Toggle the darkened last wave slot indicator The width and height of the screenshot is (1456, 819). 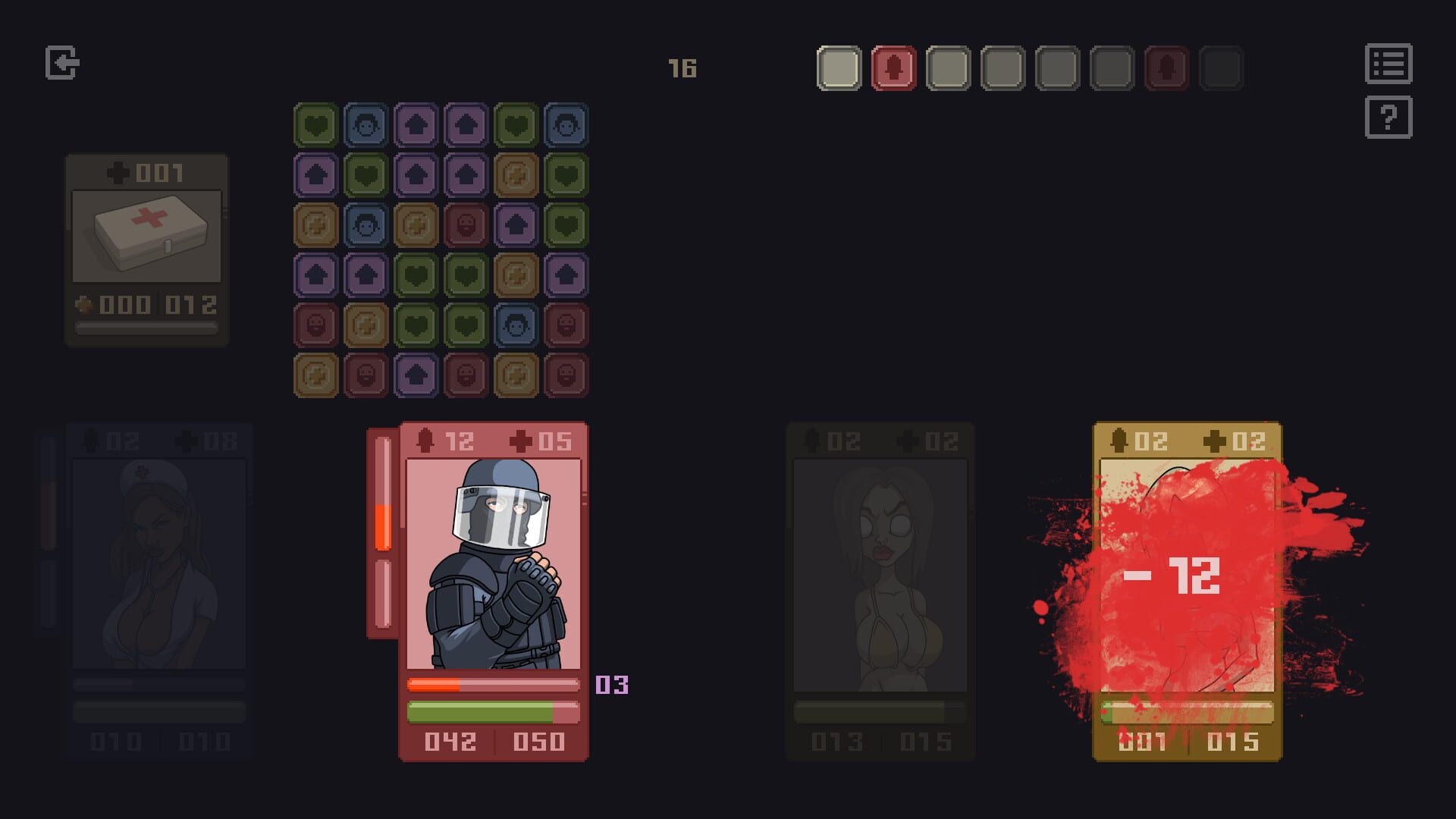[1221, 67]
